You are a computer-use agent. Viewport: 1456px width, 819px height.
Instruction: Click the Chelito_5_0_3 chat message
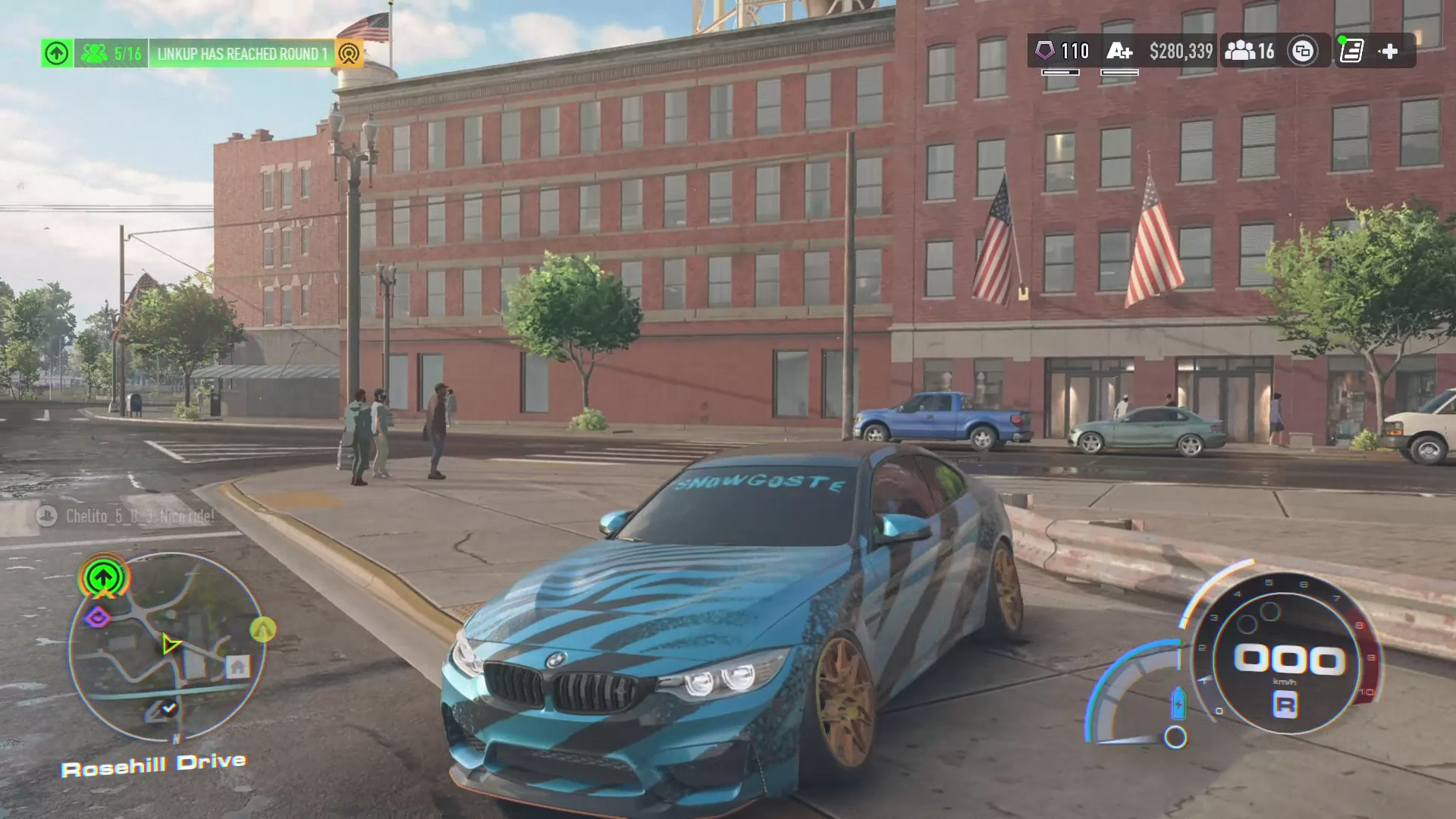[127, 516]
